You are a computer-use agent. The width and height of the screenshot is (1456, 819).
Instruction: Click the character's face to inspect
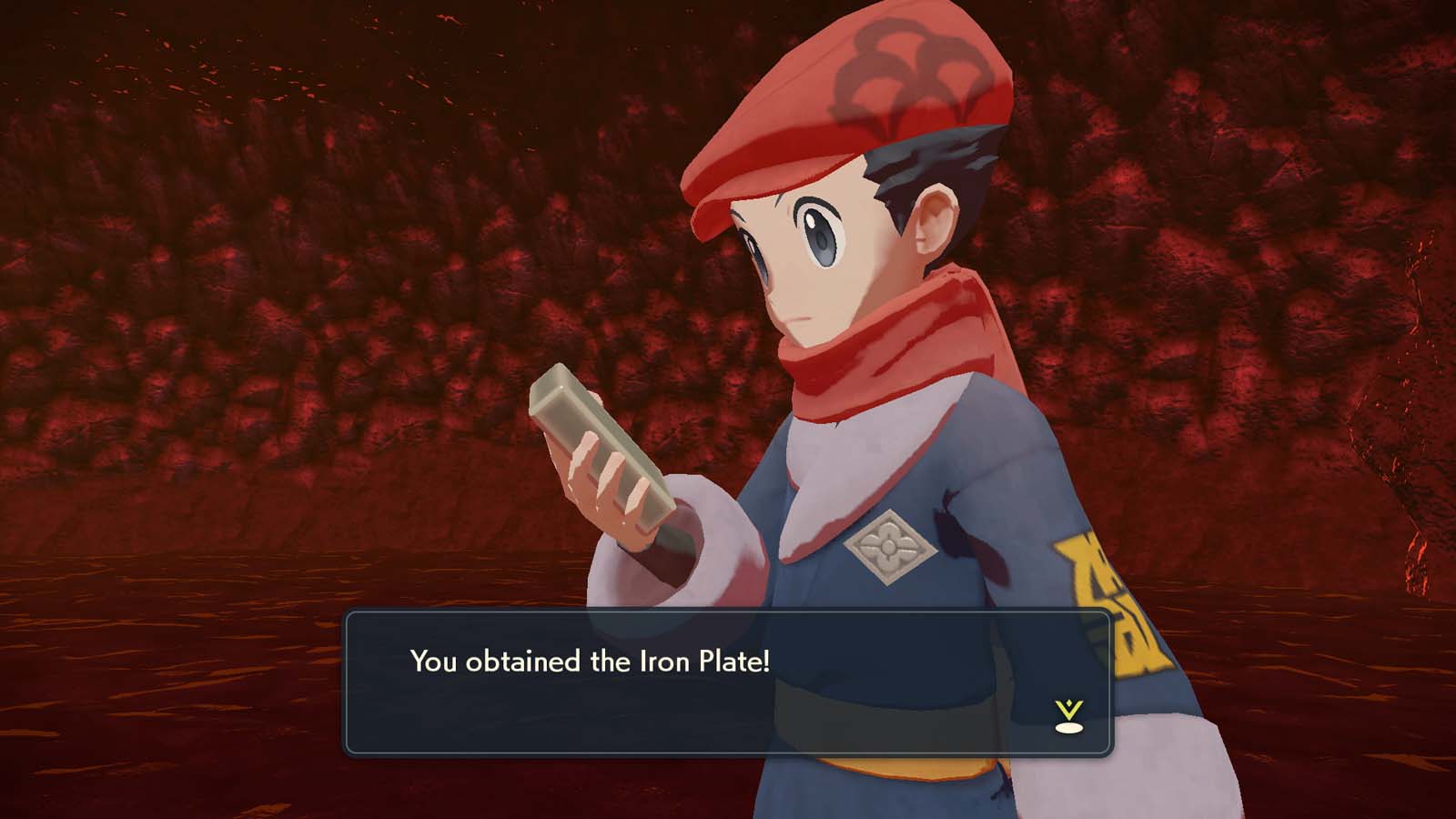point(810,264)
